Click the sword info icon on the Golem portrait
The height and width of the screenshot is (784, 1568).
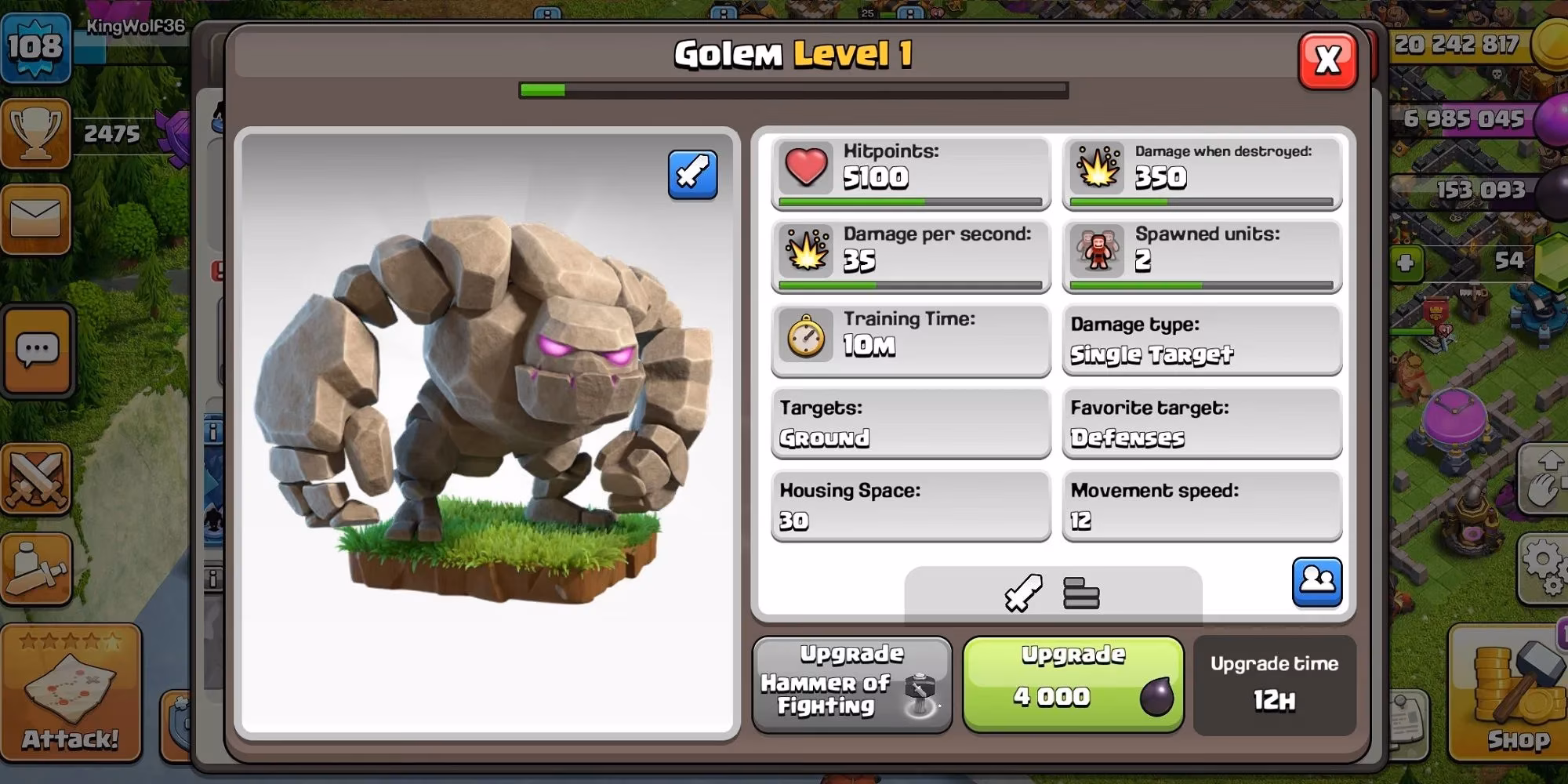pyautogui.click(x=693, y=174)
